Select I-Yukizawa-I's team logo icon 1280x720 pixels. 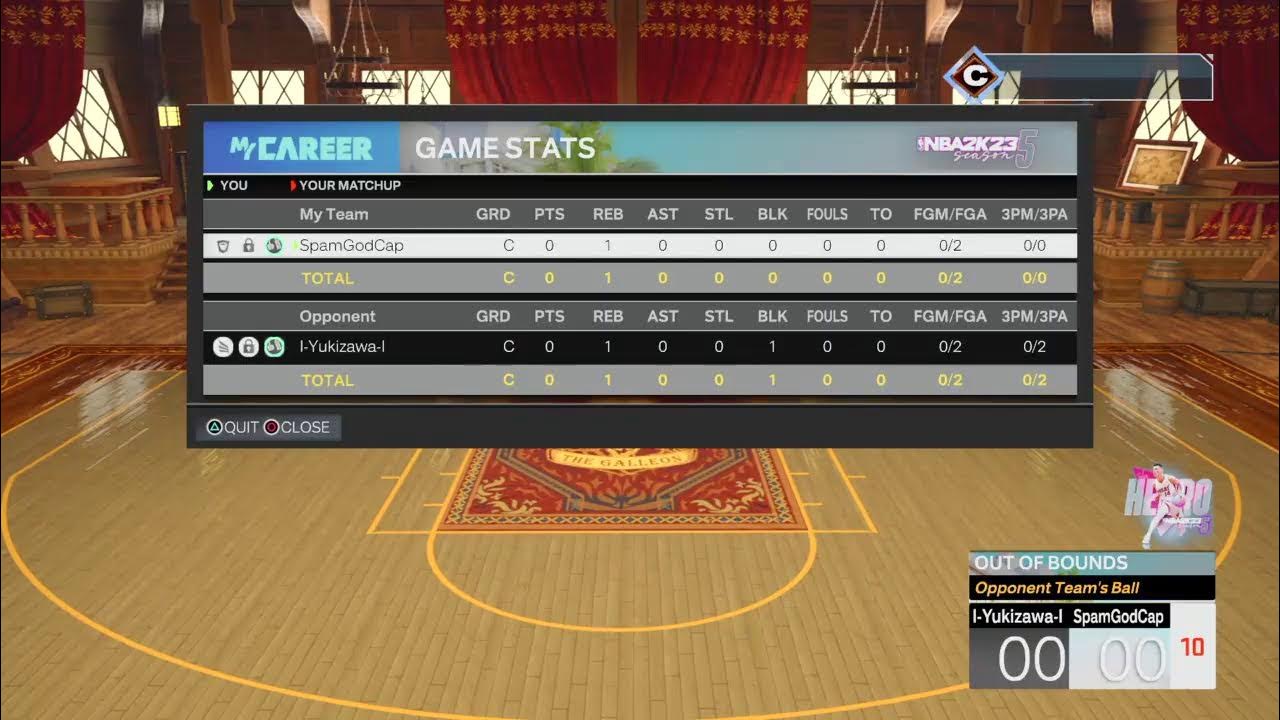click(273, 347)
